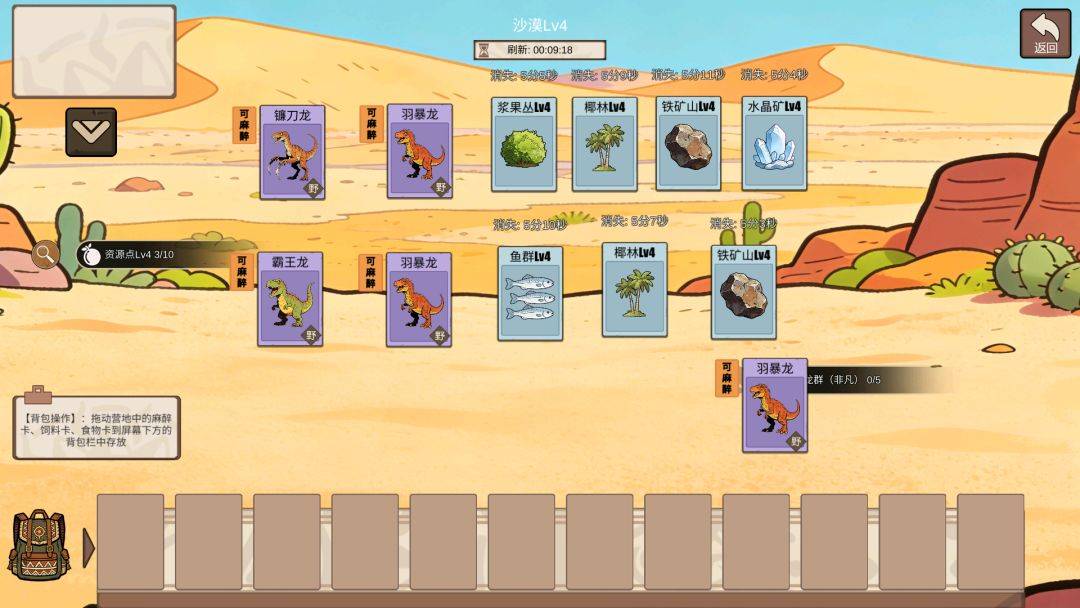Click the 龙群（非凡）0/5 tracker

(870, 380)
